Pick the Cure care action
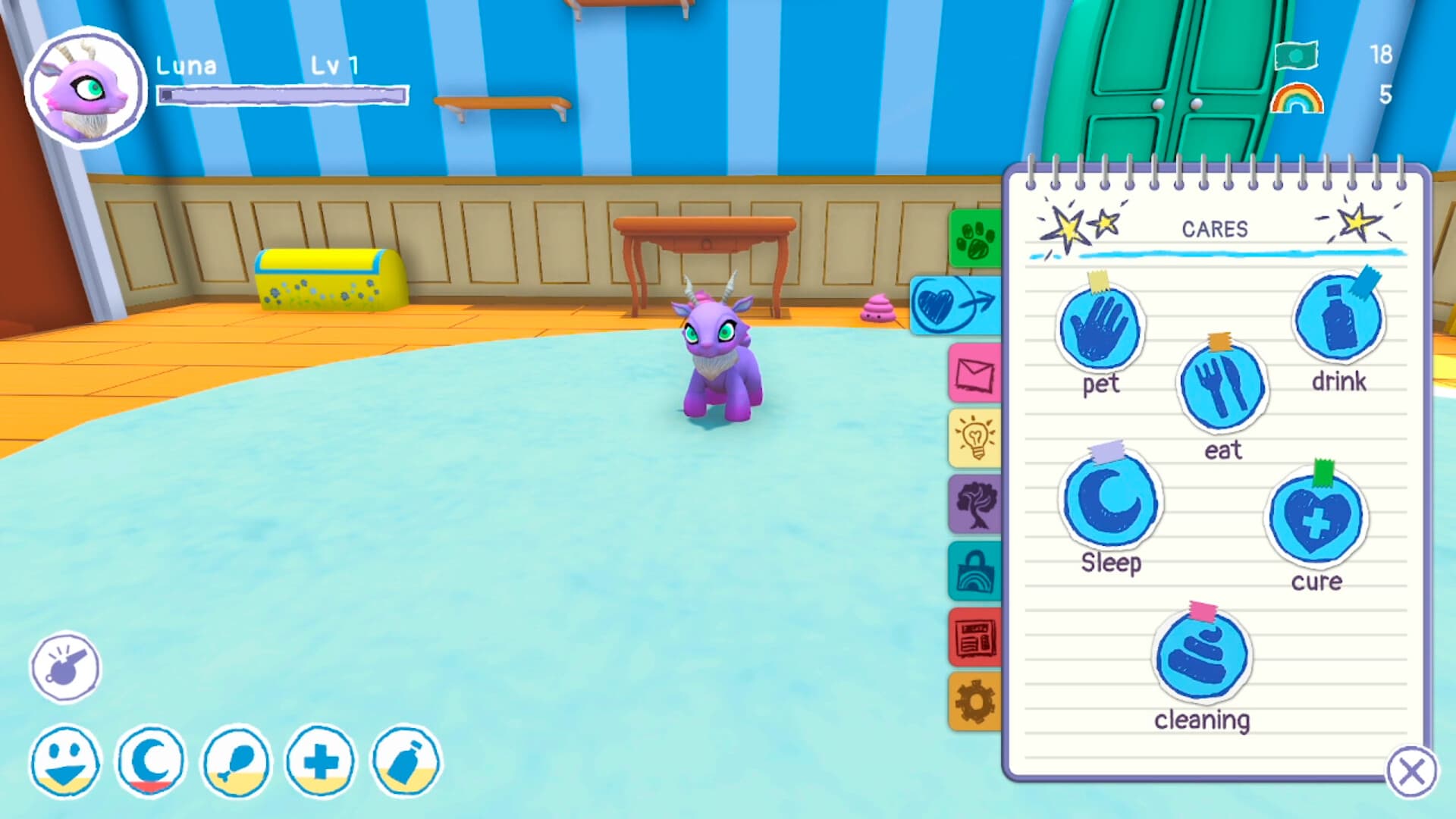Screen dimensions: 1456x819 [1316, 519]
